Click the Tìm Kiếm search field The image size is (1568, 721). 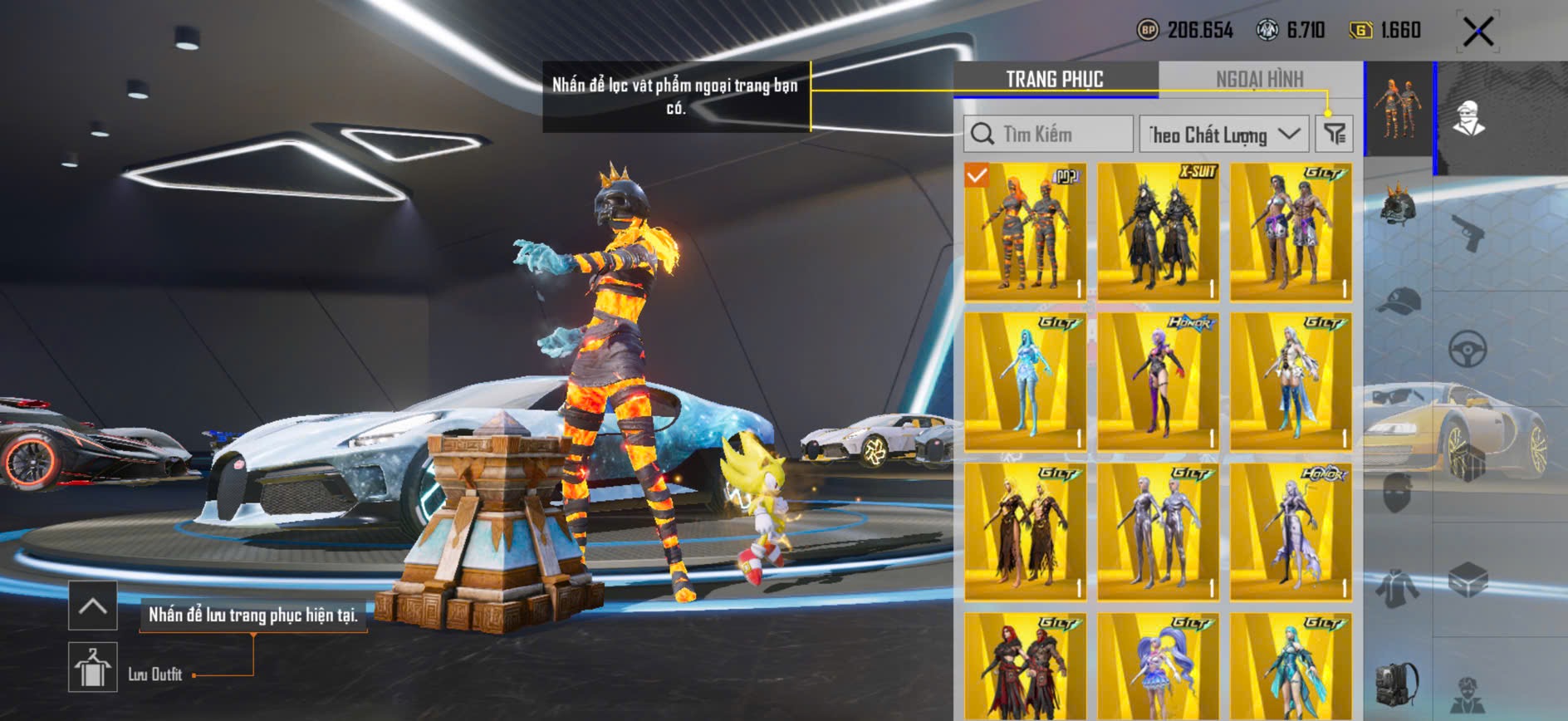tap(1049, 134)
